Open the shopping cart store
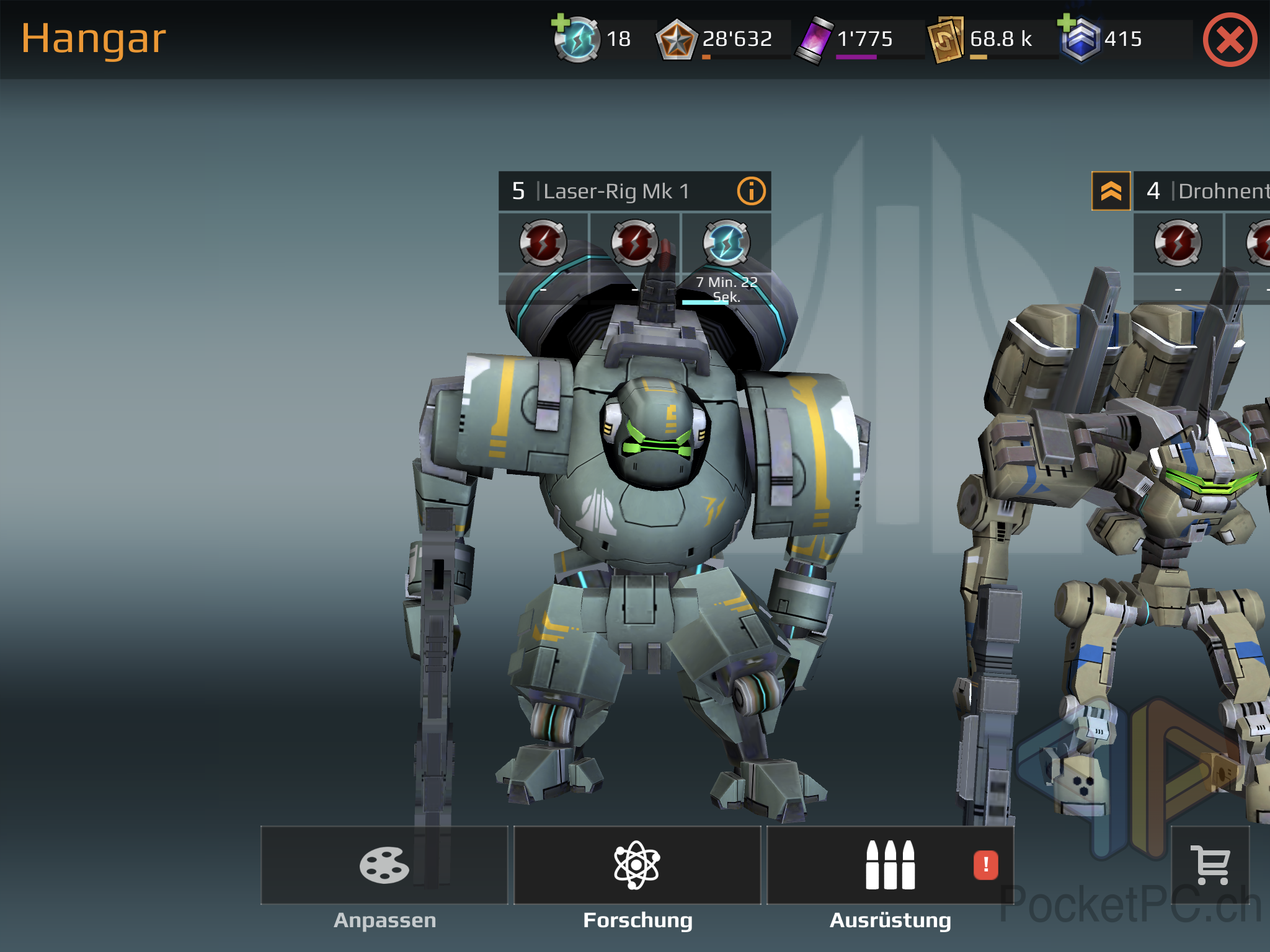 [x=1210, y=865]
